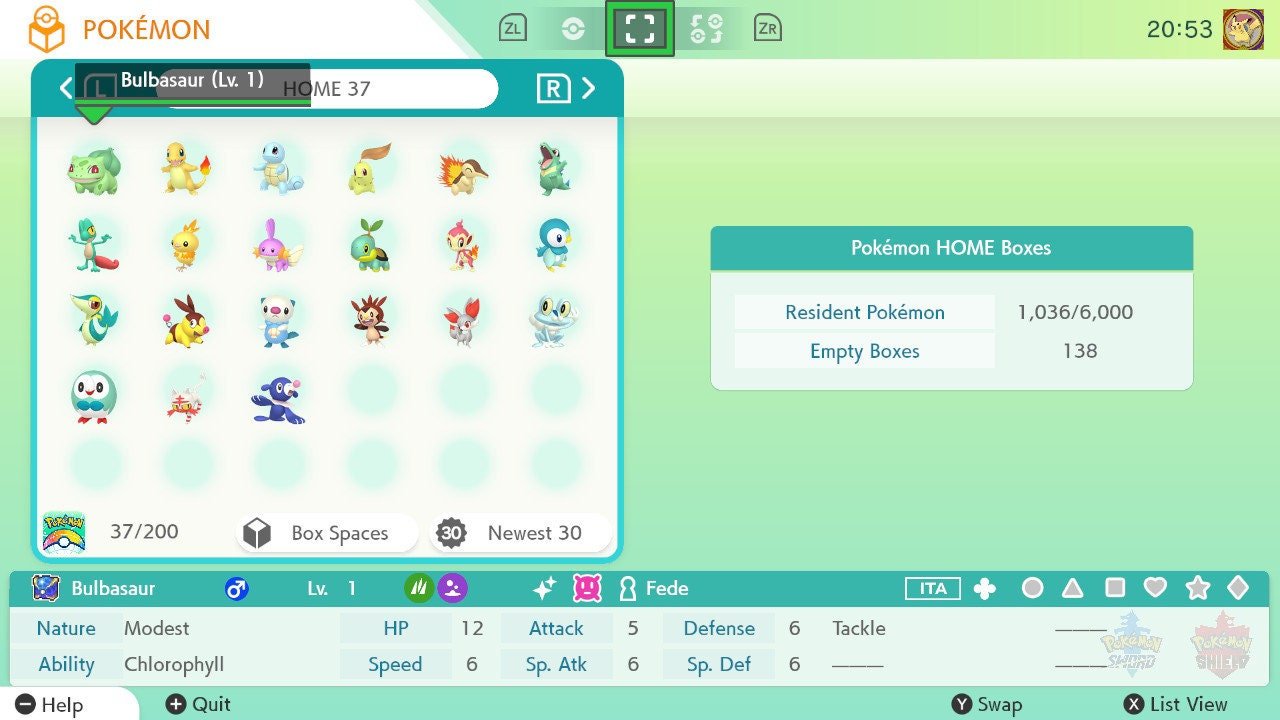Viewport: 1280px width, 720px height.
Task: Toggle the star marking for Bulbasaur
Action: pyautogui.click(x=1197, y=589)
